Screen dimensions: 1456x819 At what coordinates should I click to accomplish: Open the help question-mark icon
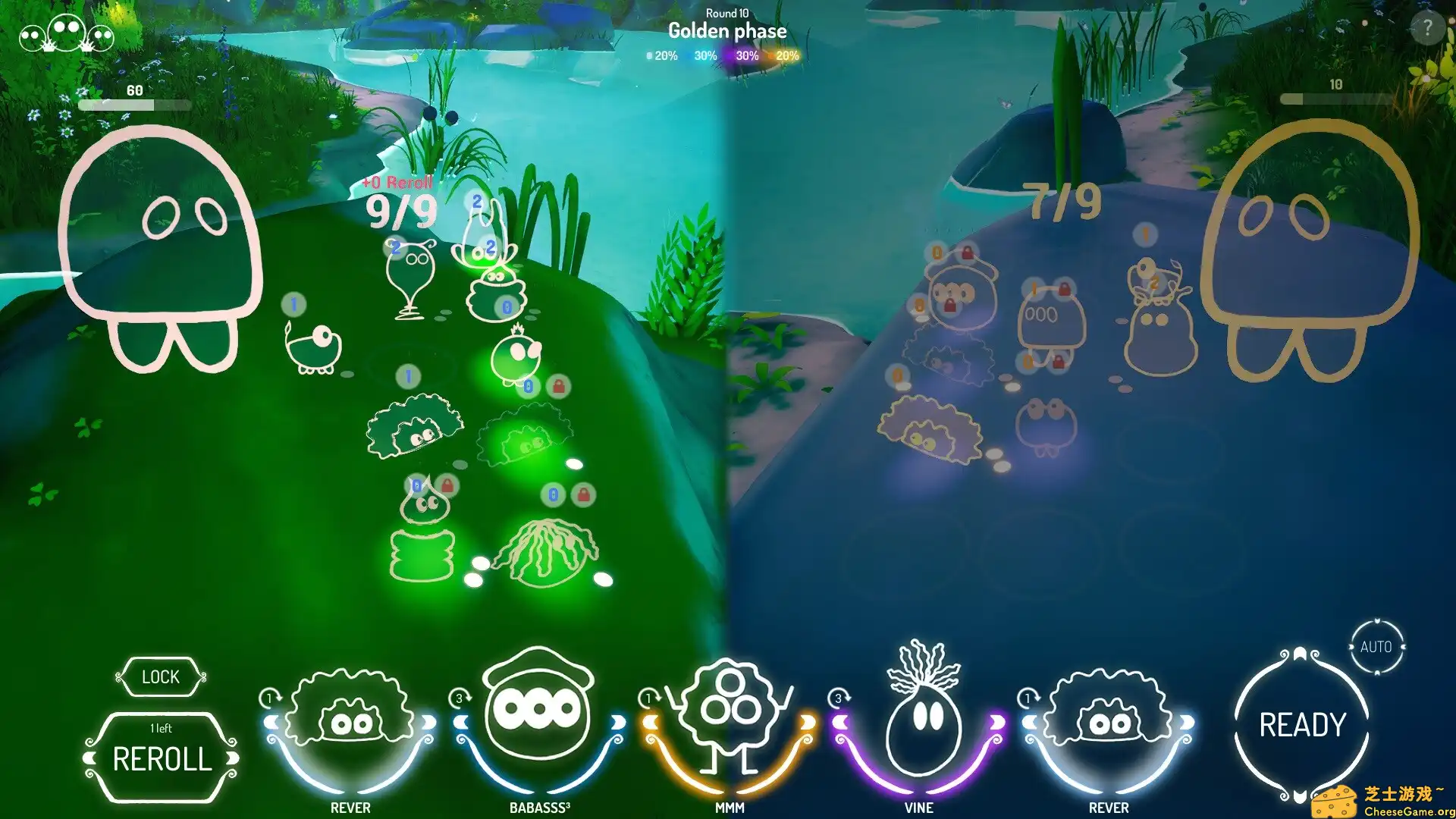[x=1429, y=29]
